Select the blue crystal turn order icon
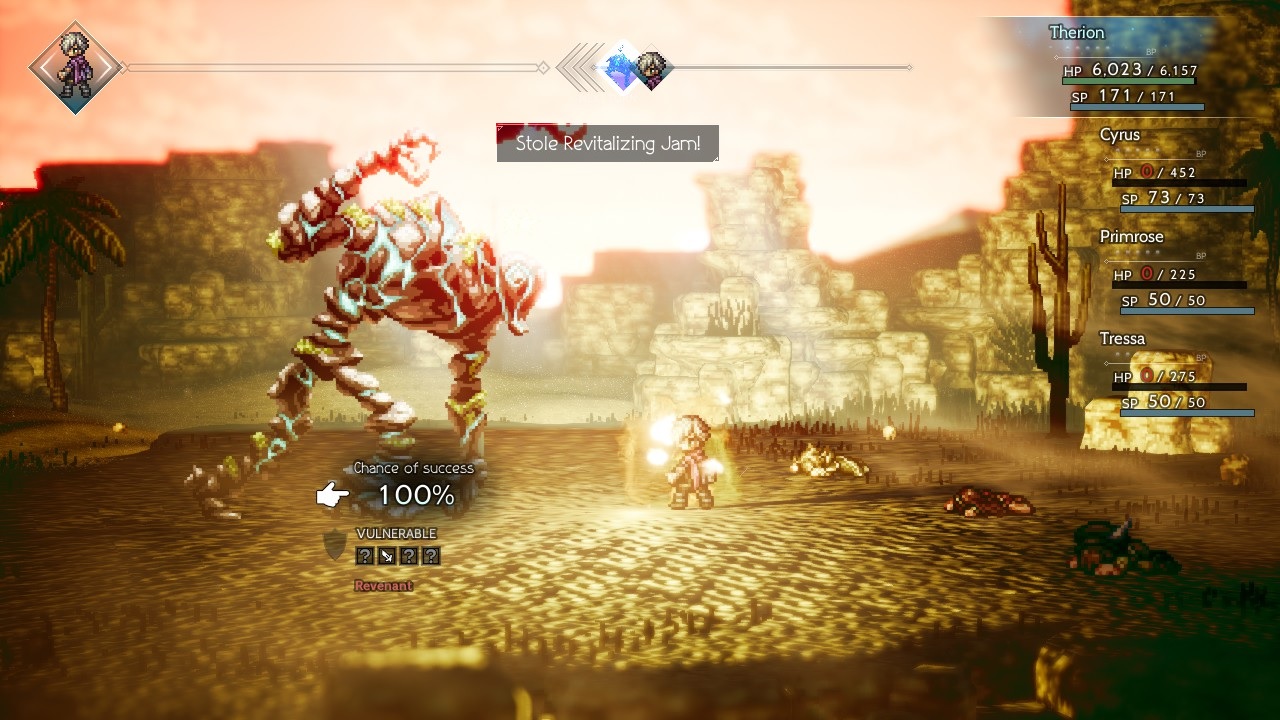Viewport: 1280px width, 720px height. coord(621,69)
